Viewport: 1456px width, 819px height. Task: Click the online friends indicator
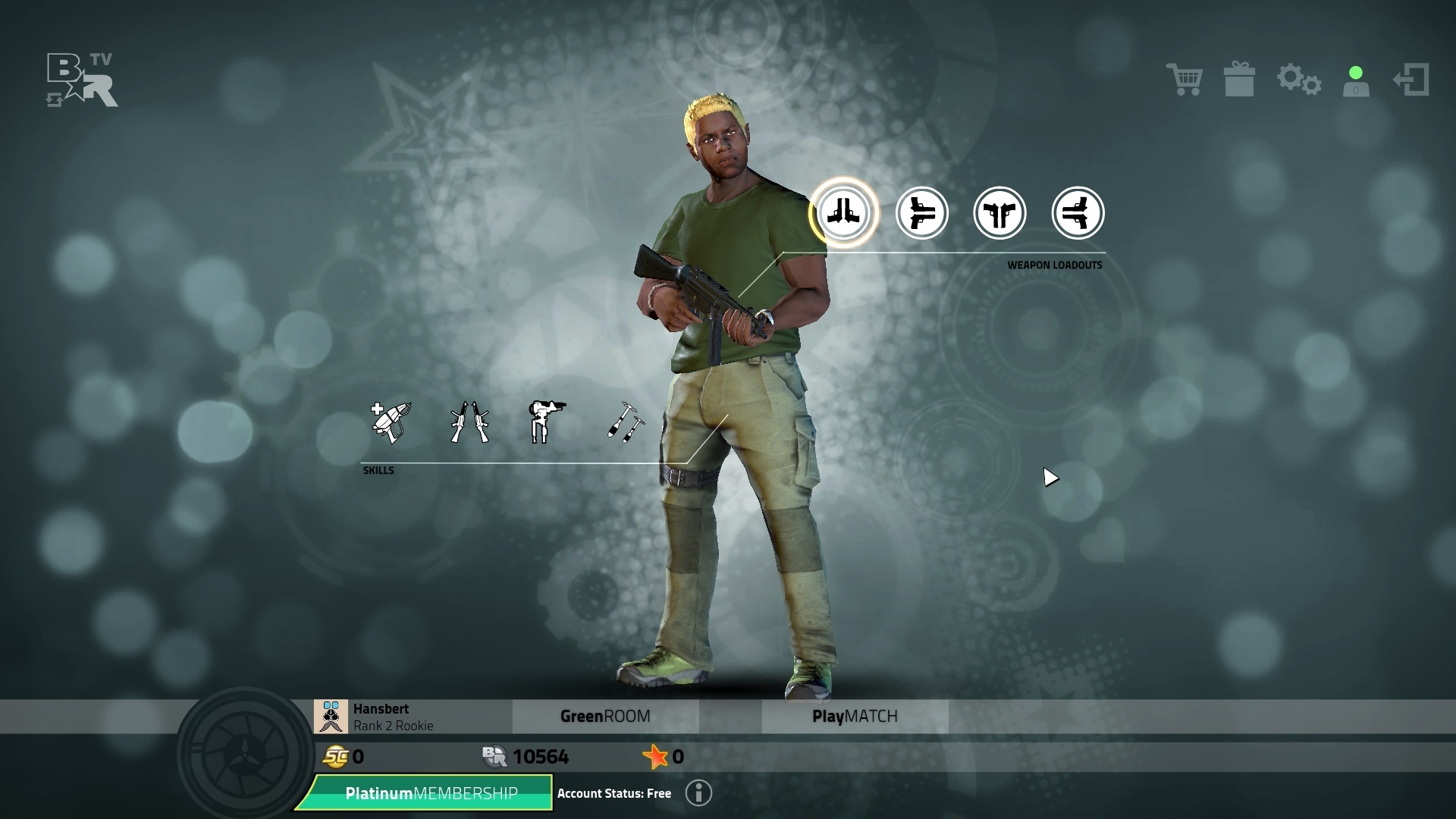pyautogui.click(x=1355, y=79)
